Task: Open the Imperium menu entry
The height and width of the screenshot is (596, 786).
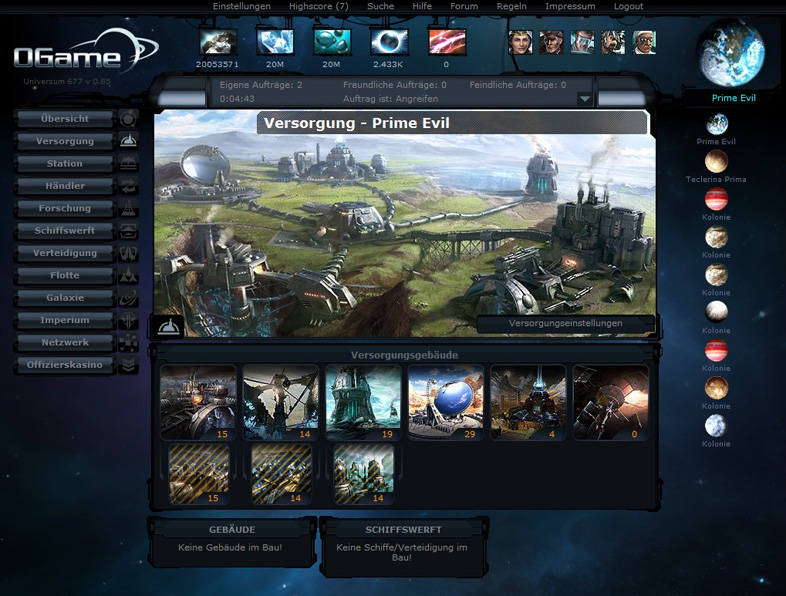Action: [65, 321]
